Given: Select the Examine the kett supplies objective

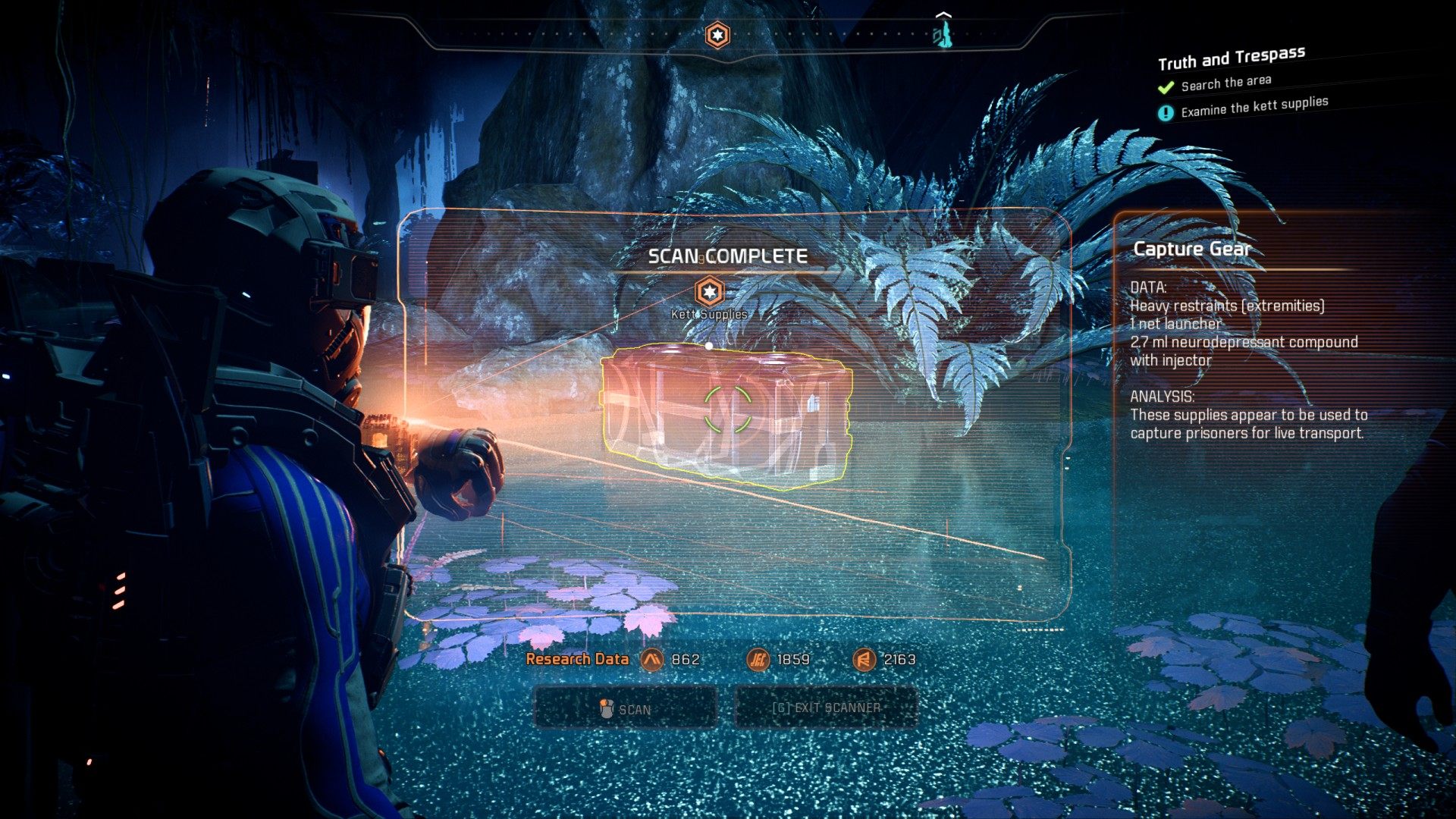Looking at the screenshot, I should 1254,107.
